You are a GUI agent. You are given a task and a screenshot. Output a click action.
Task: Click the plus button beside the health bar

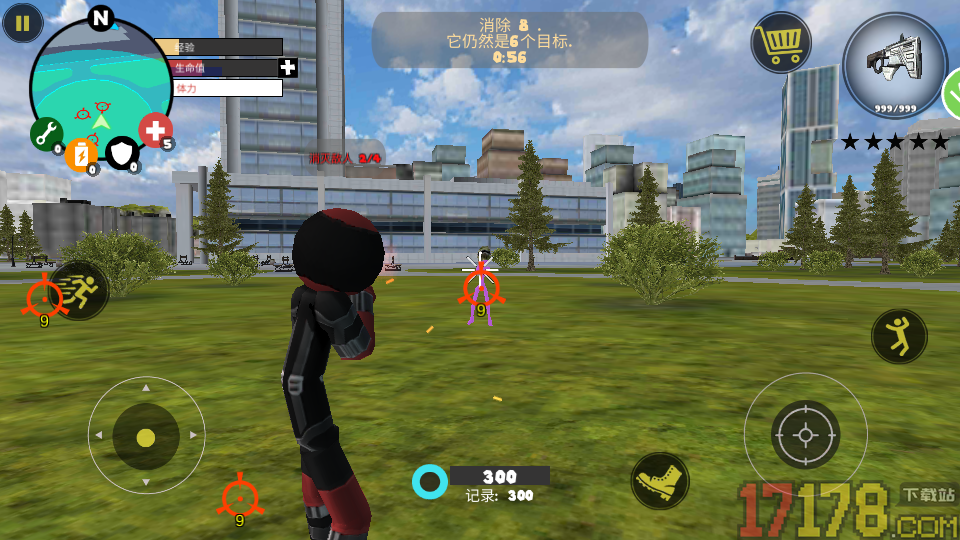click(x=288, y=68)
